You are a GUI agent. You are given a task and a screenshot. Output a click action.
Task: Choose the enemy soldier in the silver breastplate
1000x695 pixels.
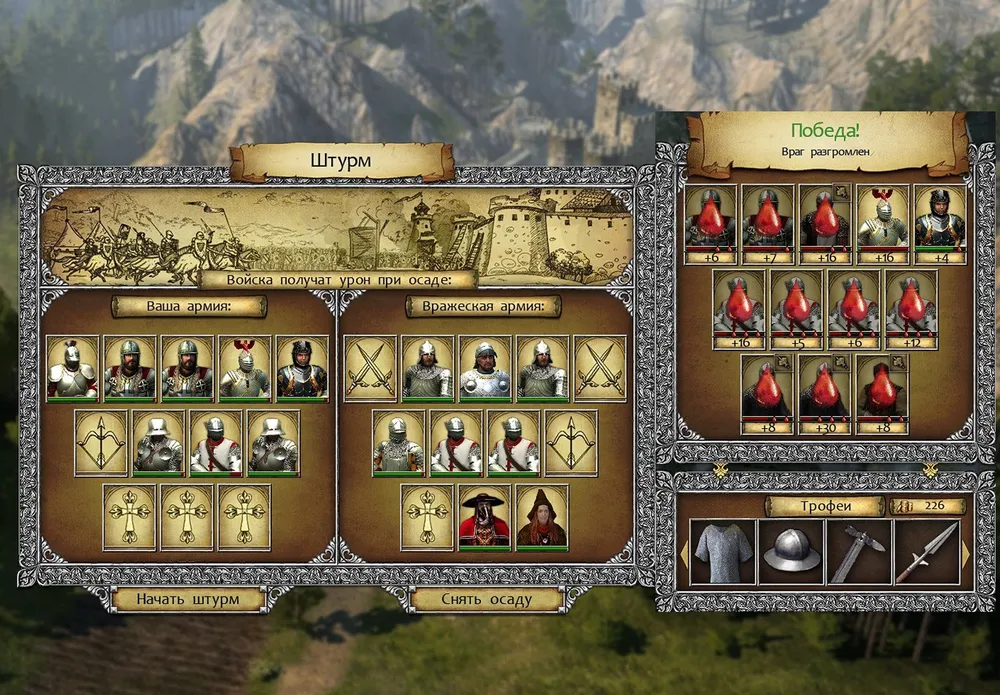pos(485,367)
